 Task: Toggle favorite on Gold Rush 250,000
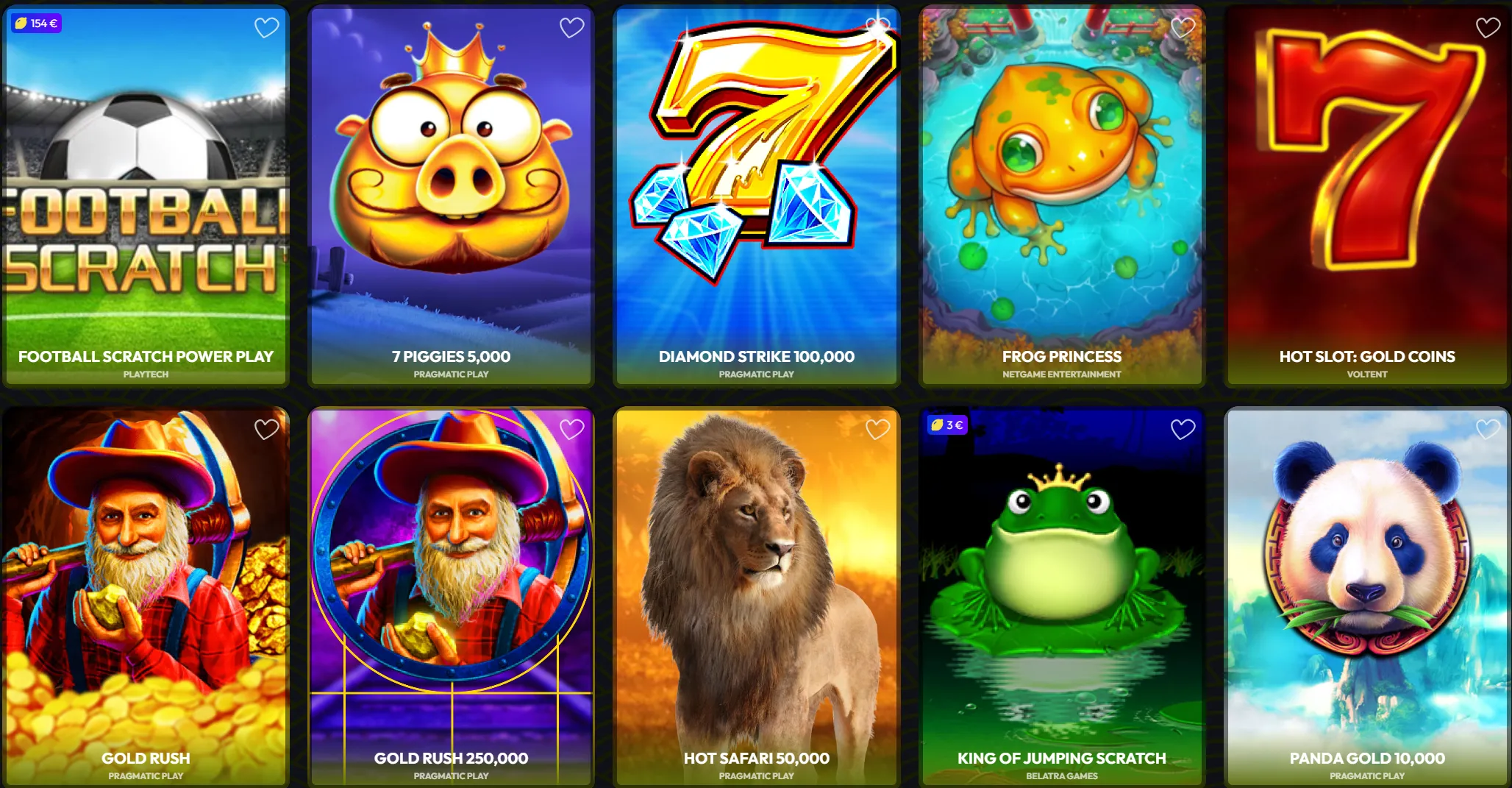click(x=571, y=429)
